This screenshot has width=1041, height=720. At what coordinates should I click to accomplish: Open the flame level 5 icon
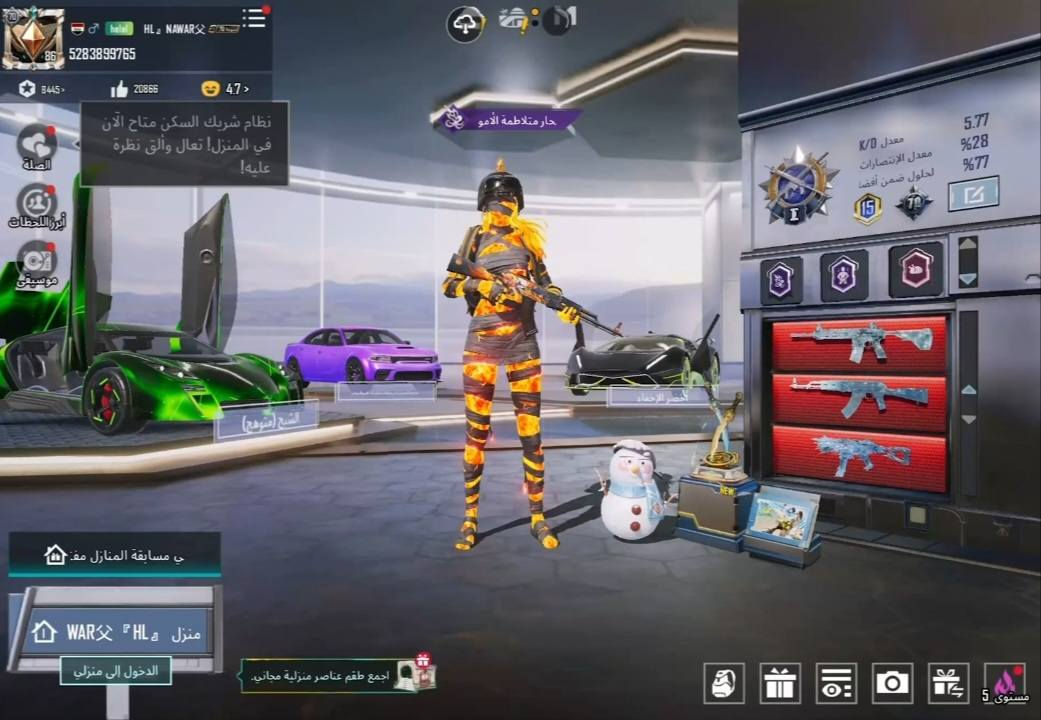tap(1004, 683)
